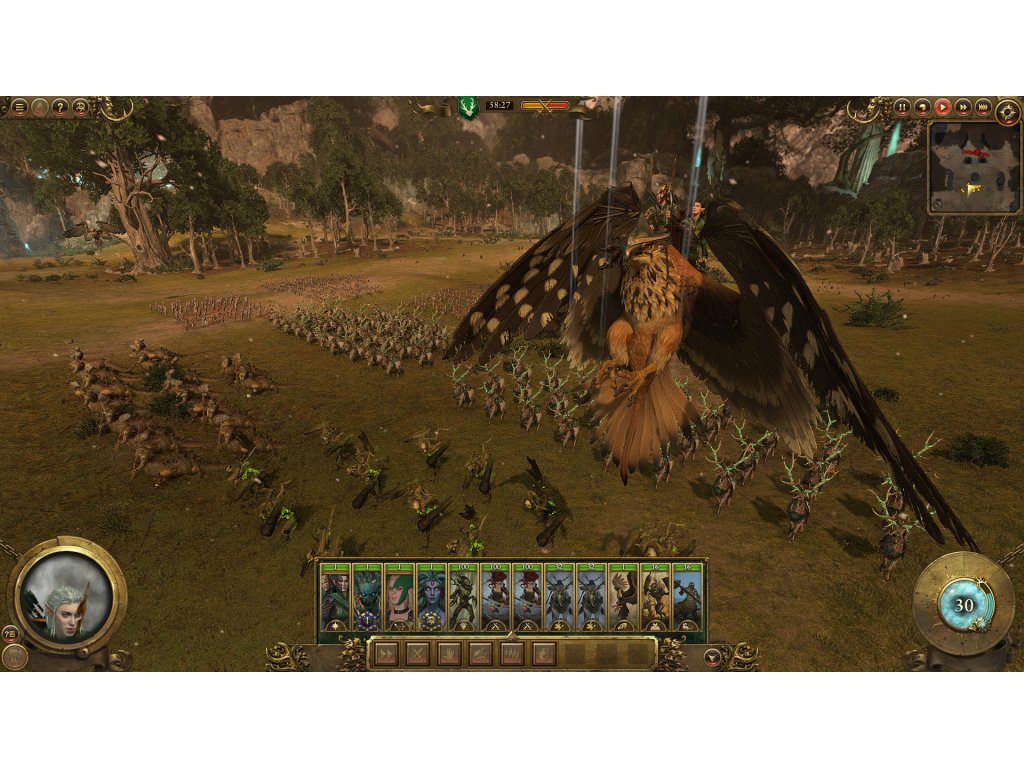Select the axe-wielding unit card at the end

pos(687,600)
